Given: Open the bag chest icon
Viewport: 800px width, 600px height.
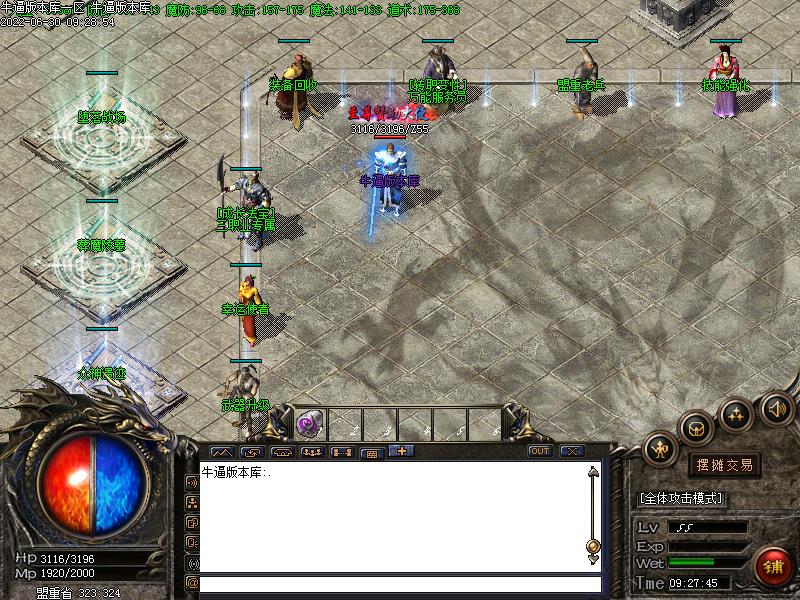Looking at the screenshot, I should tap(696, 428).
